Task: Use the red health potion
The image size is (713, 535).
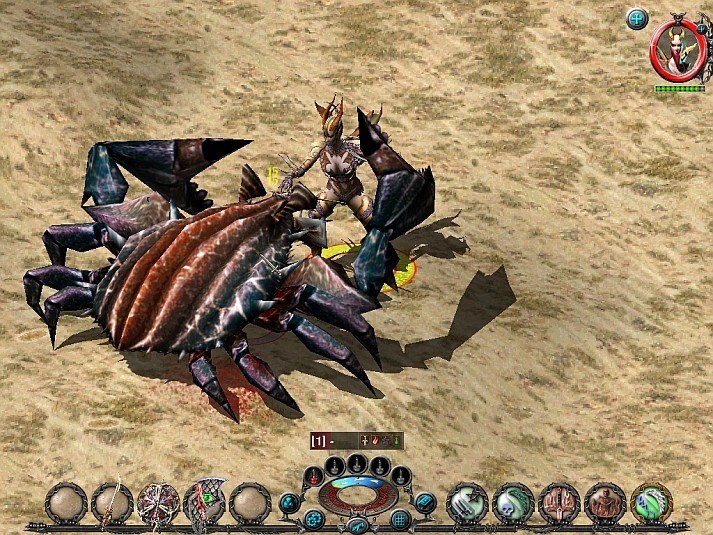Action: 313,475
